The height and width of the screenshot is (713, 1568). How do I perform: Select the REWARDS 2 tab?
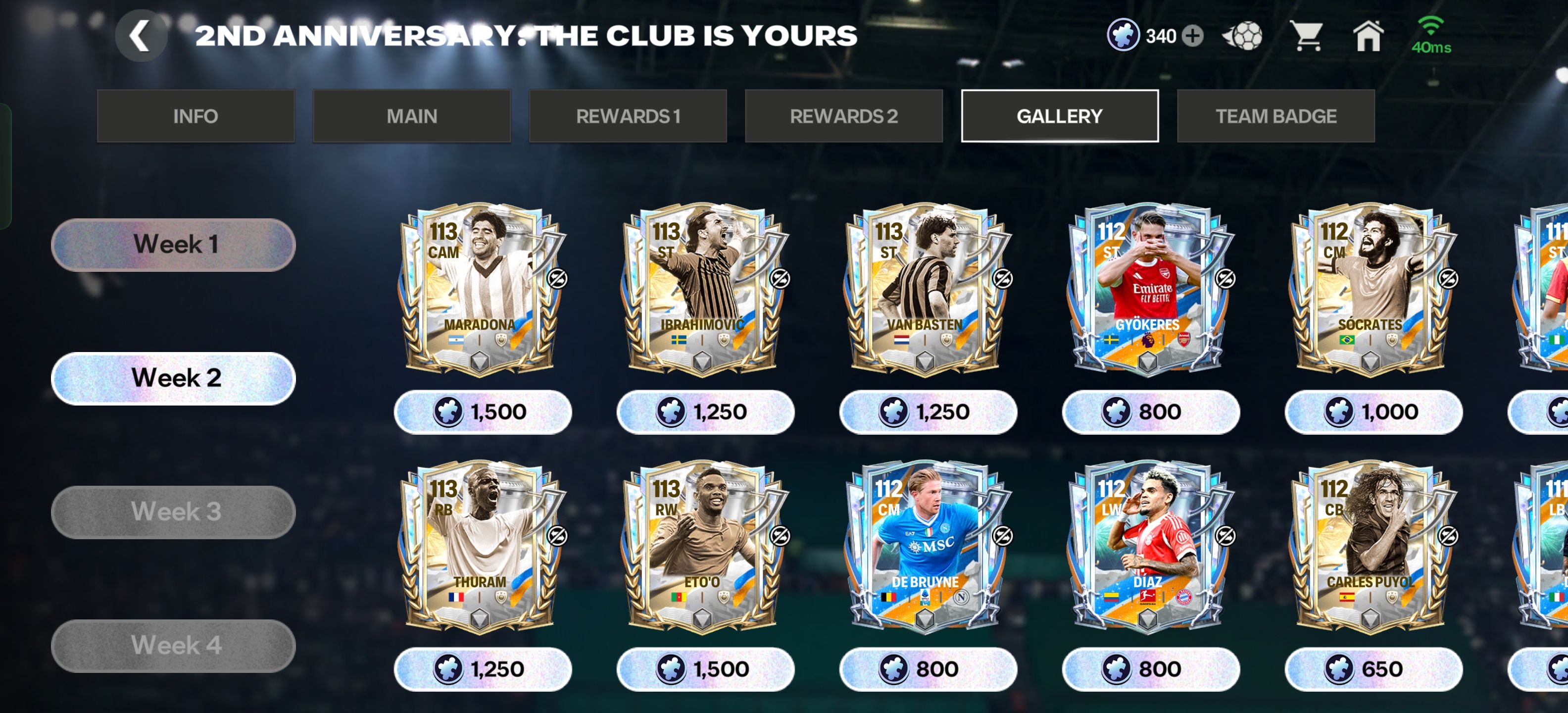(844, 116)
